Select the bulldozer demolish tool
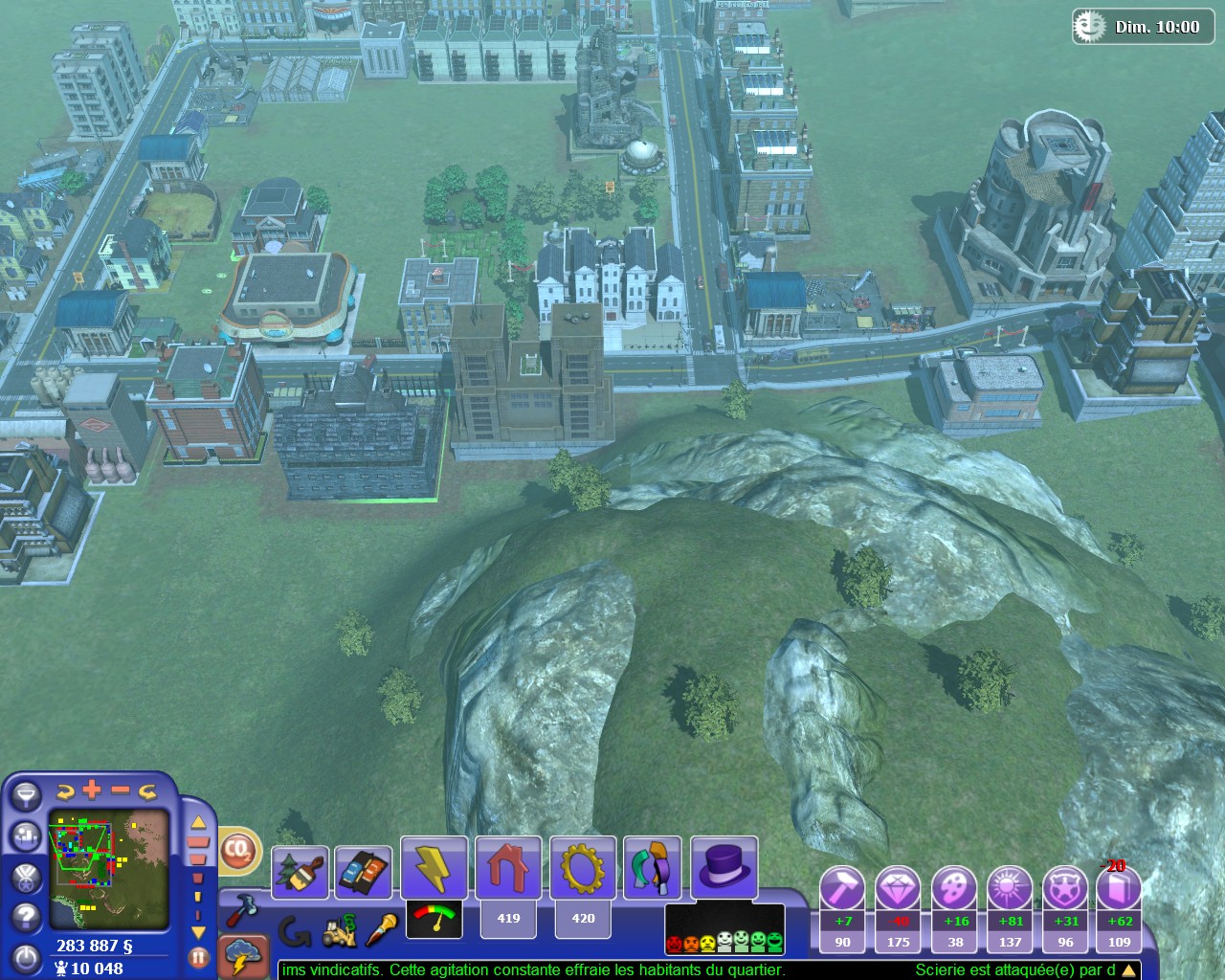 click(337, 929)
